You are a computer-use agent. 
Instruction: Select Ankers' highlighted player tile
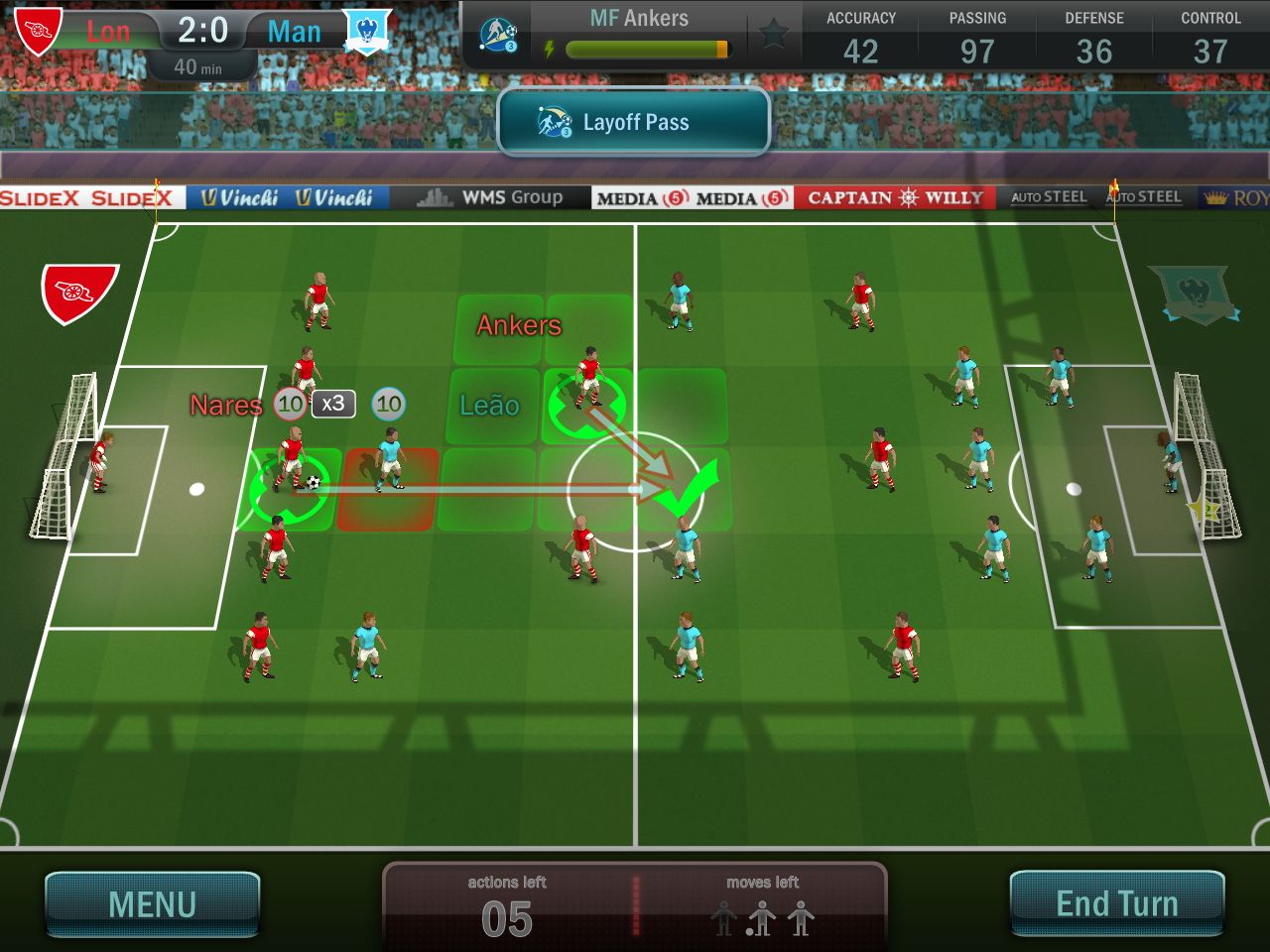tap(587, 405)
